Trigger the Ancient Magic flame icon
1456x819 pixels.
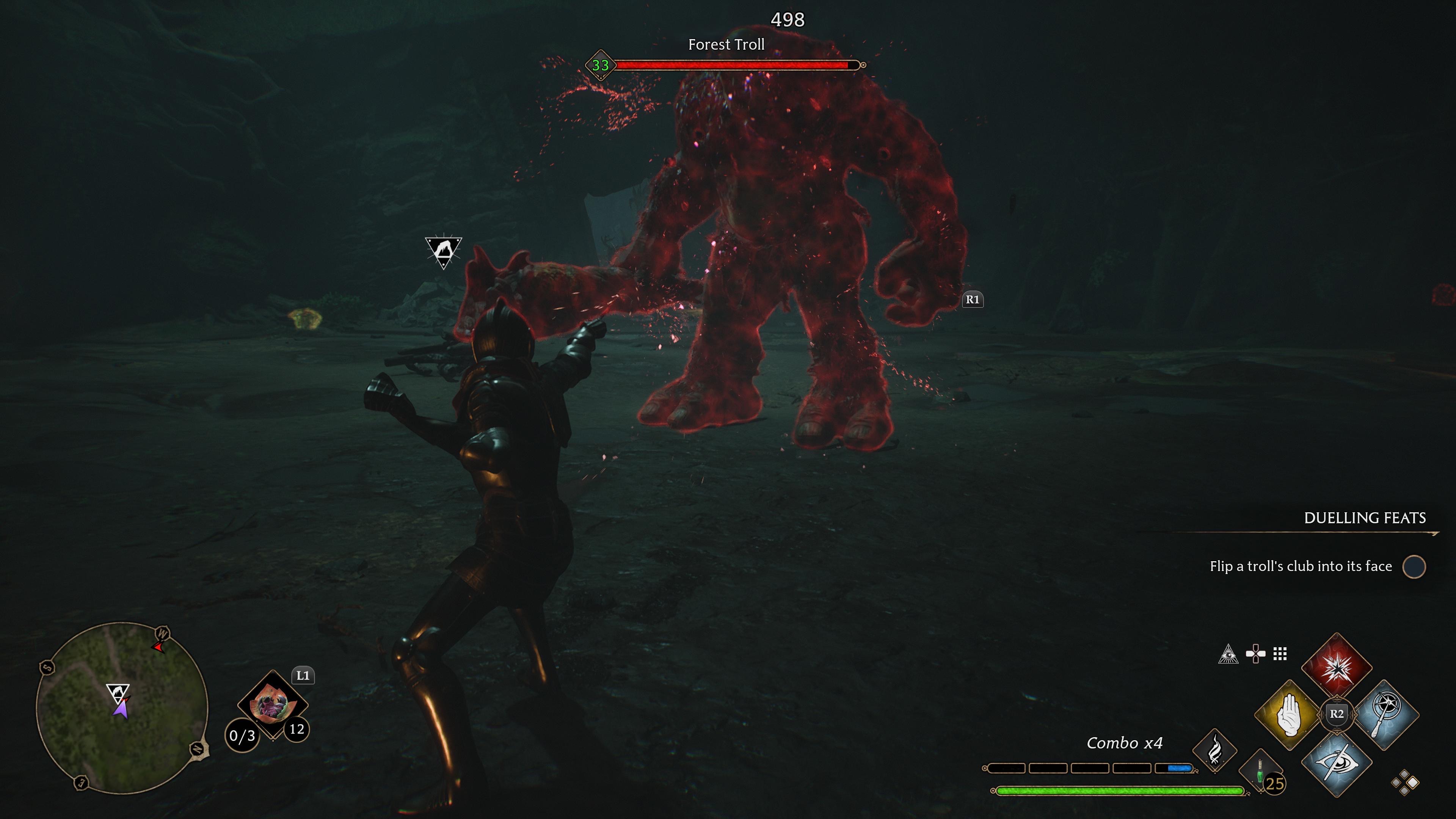1214,751
